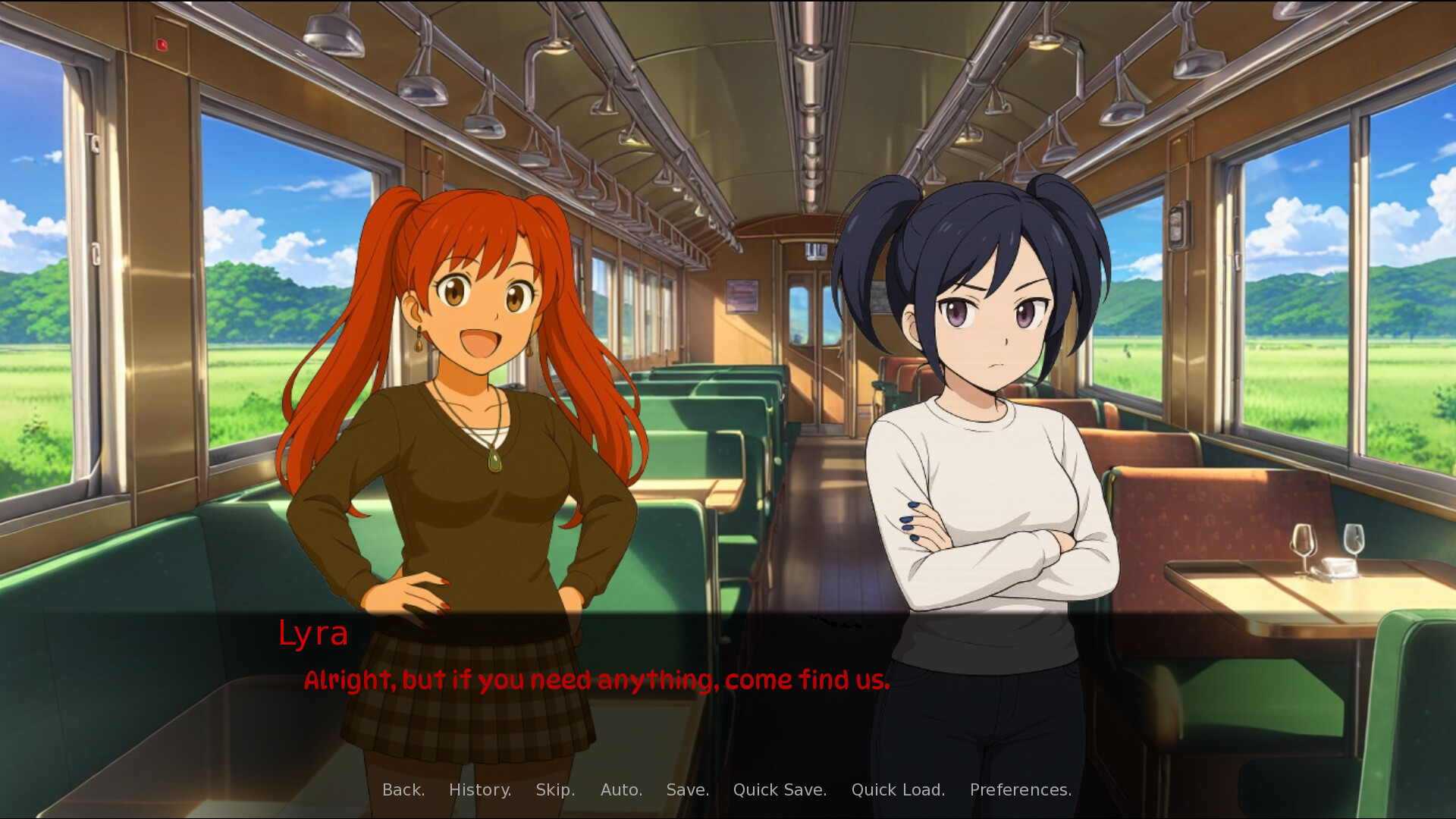The image size is (1456, 819).
Task: Click Lyra's name label above the dialogue
Action: click(x=313, y=635)
